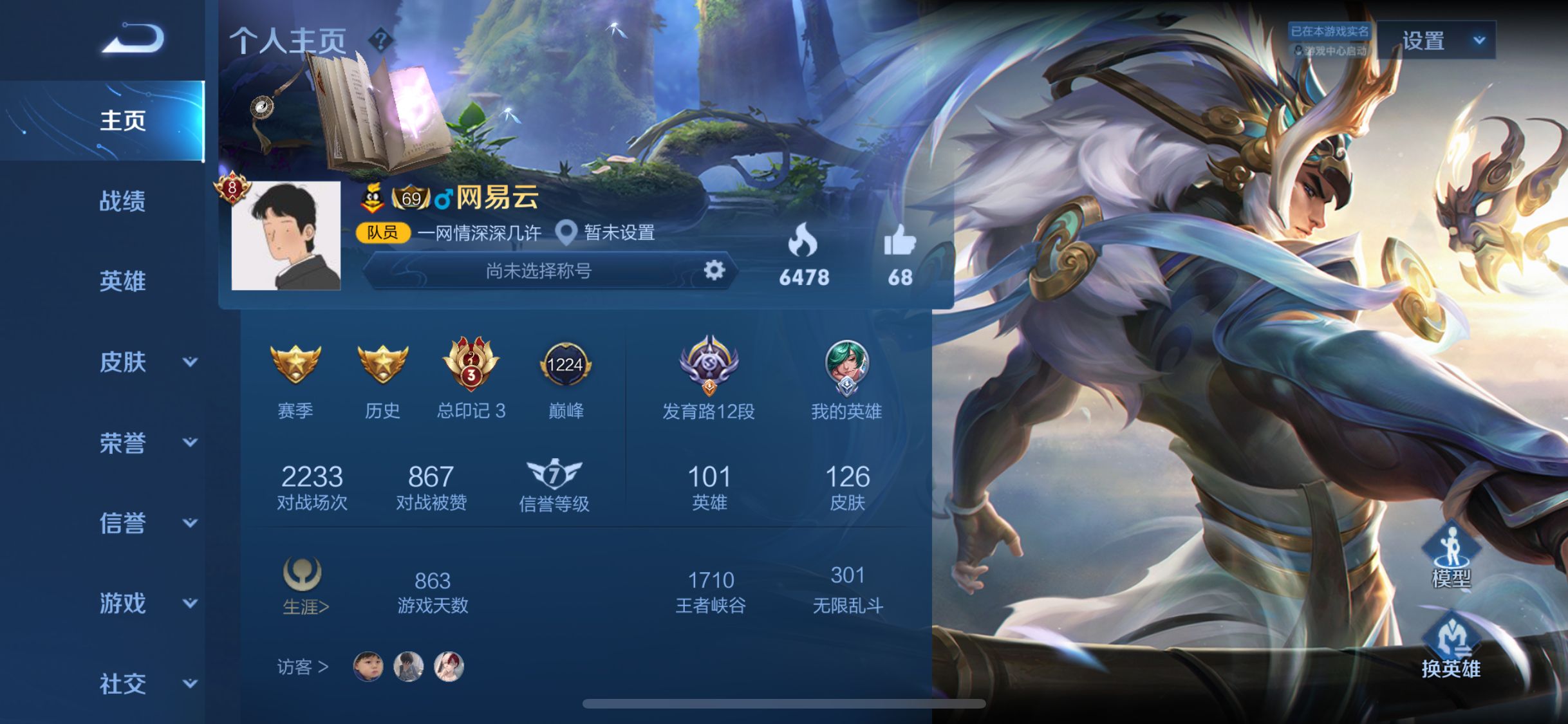Image resolution: width=1568 pixels, height=724 pixels.
Task: View the 赛季 rank badge
Action: [295, 365]
